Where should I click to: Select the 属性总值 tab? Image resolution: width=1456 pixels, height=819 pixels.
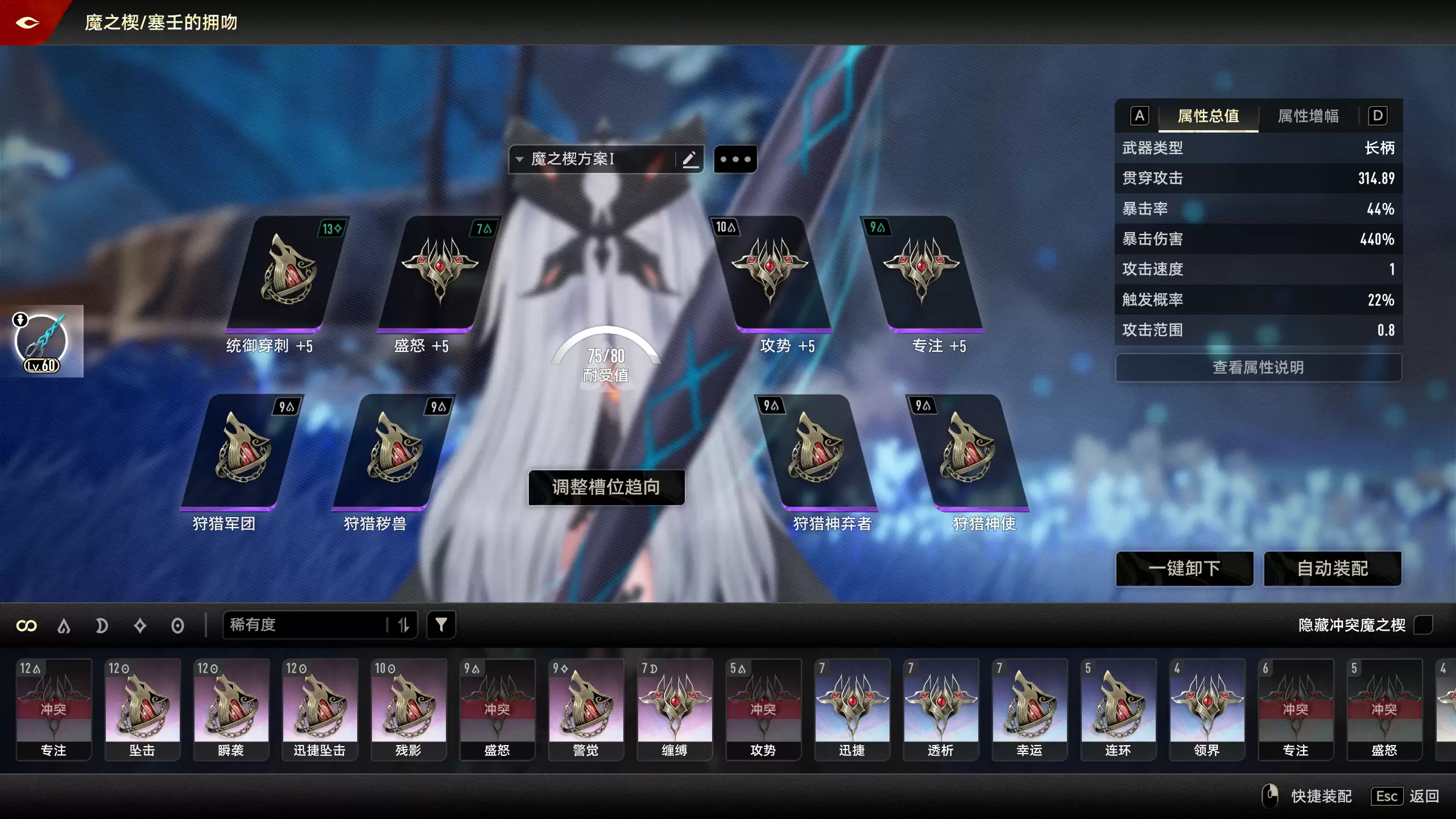(1208, 116)
